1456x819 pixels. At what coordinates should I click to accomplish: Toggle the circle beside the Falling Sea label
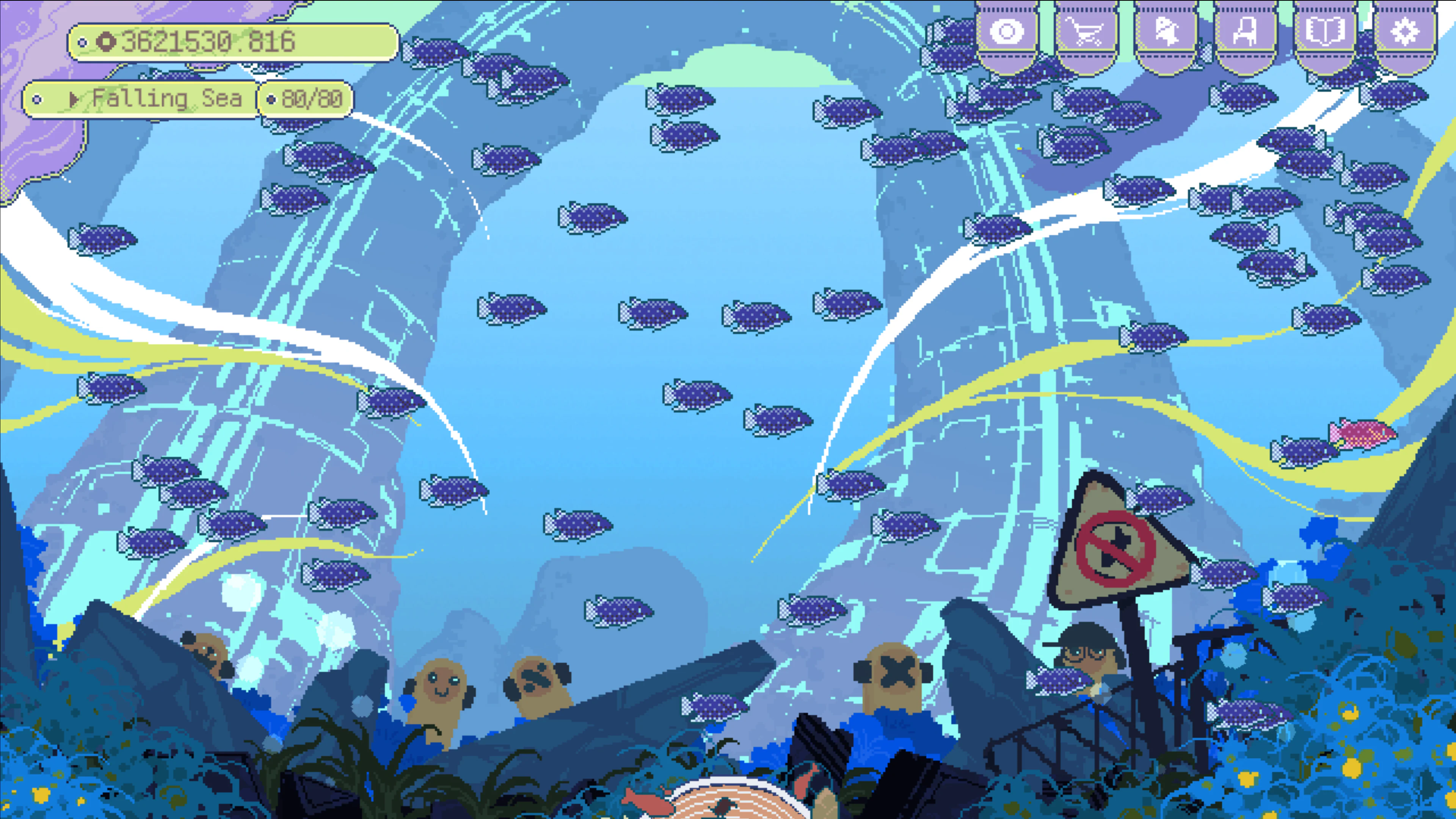[x=37, y=99]
